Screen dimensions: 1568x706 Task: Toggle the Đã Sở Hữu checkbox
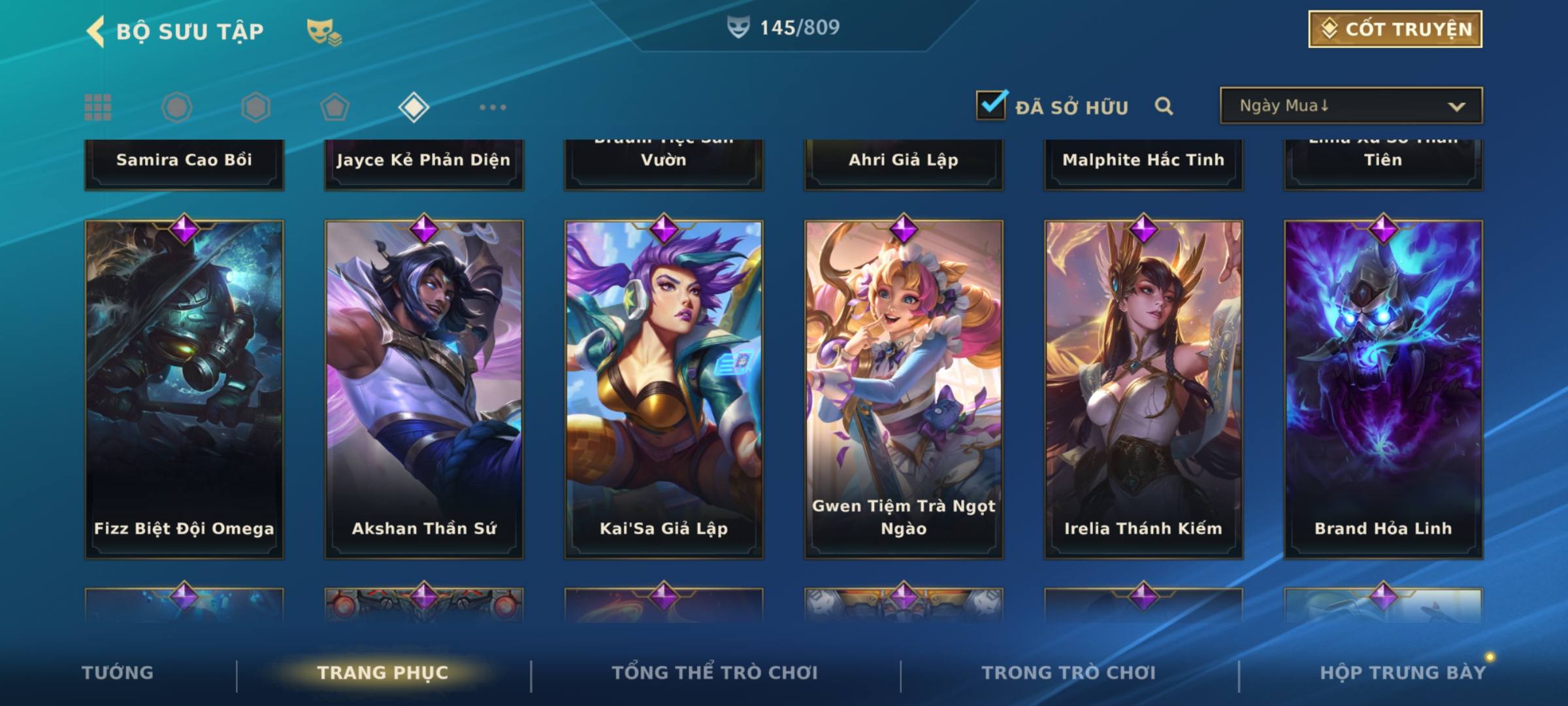(x=991, y=105)
